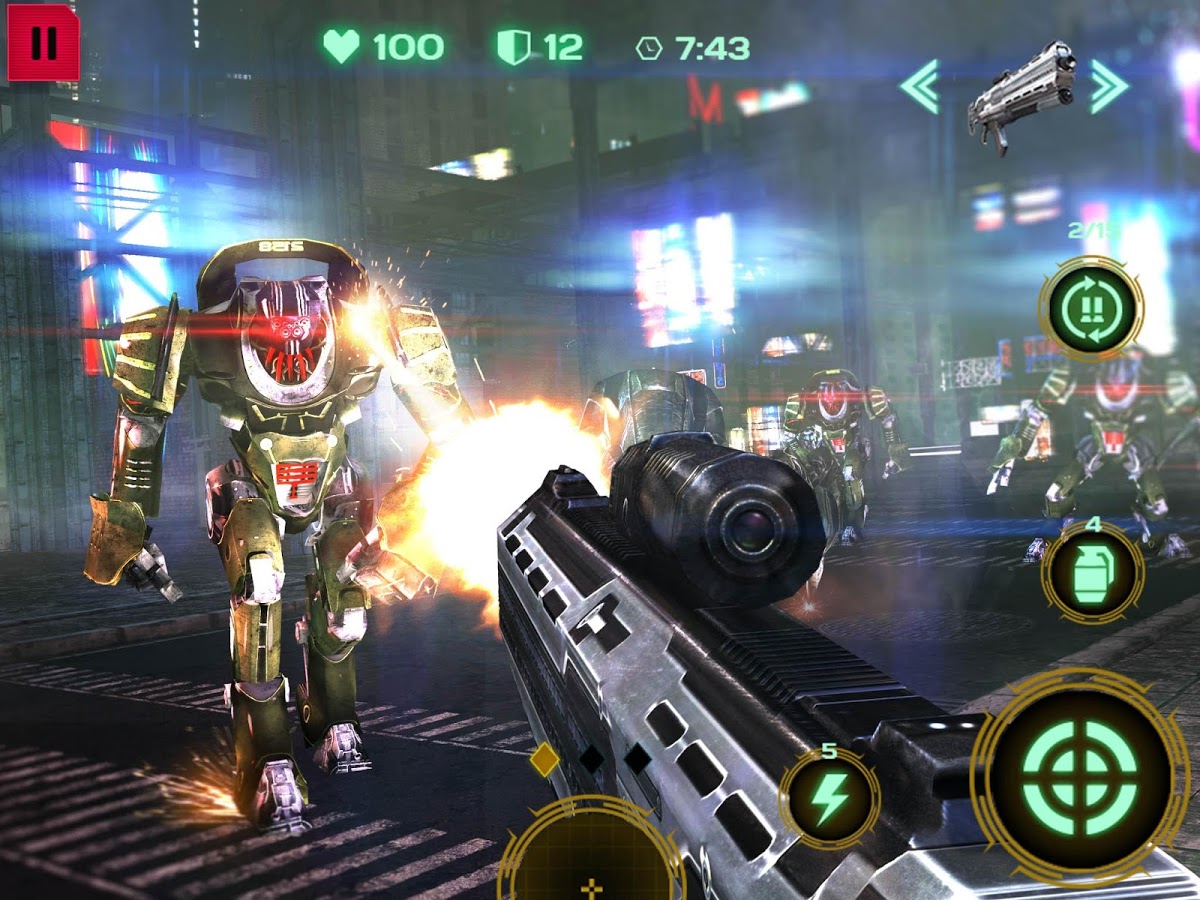
Task: Throw a grenade
Action: point(1093,573)
